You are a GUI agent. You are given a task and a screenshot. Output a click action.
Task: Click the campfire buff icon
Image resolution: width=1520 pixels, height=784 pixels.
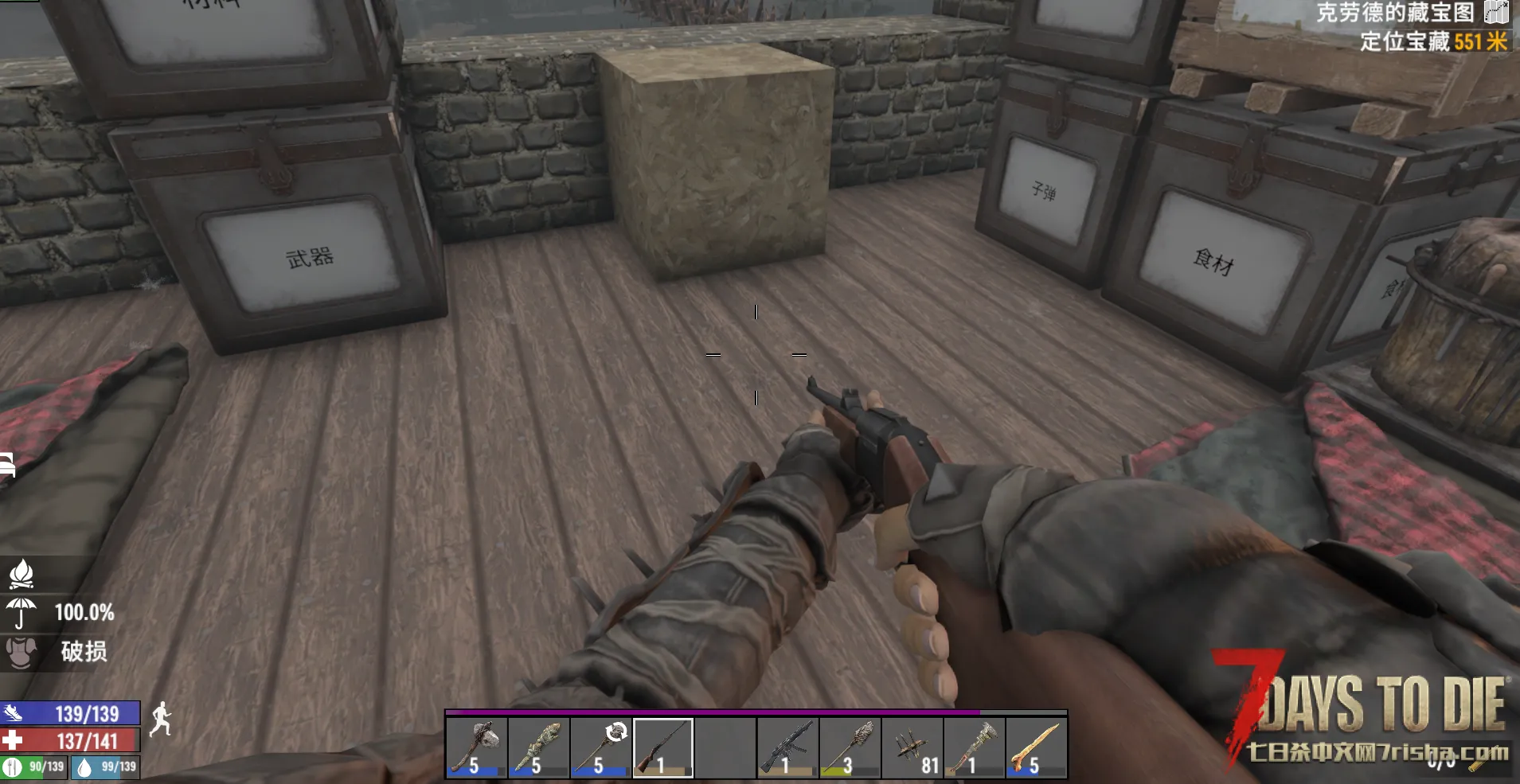click(21, 573)
